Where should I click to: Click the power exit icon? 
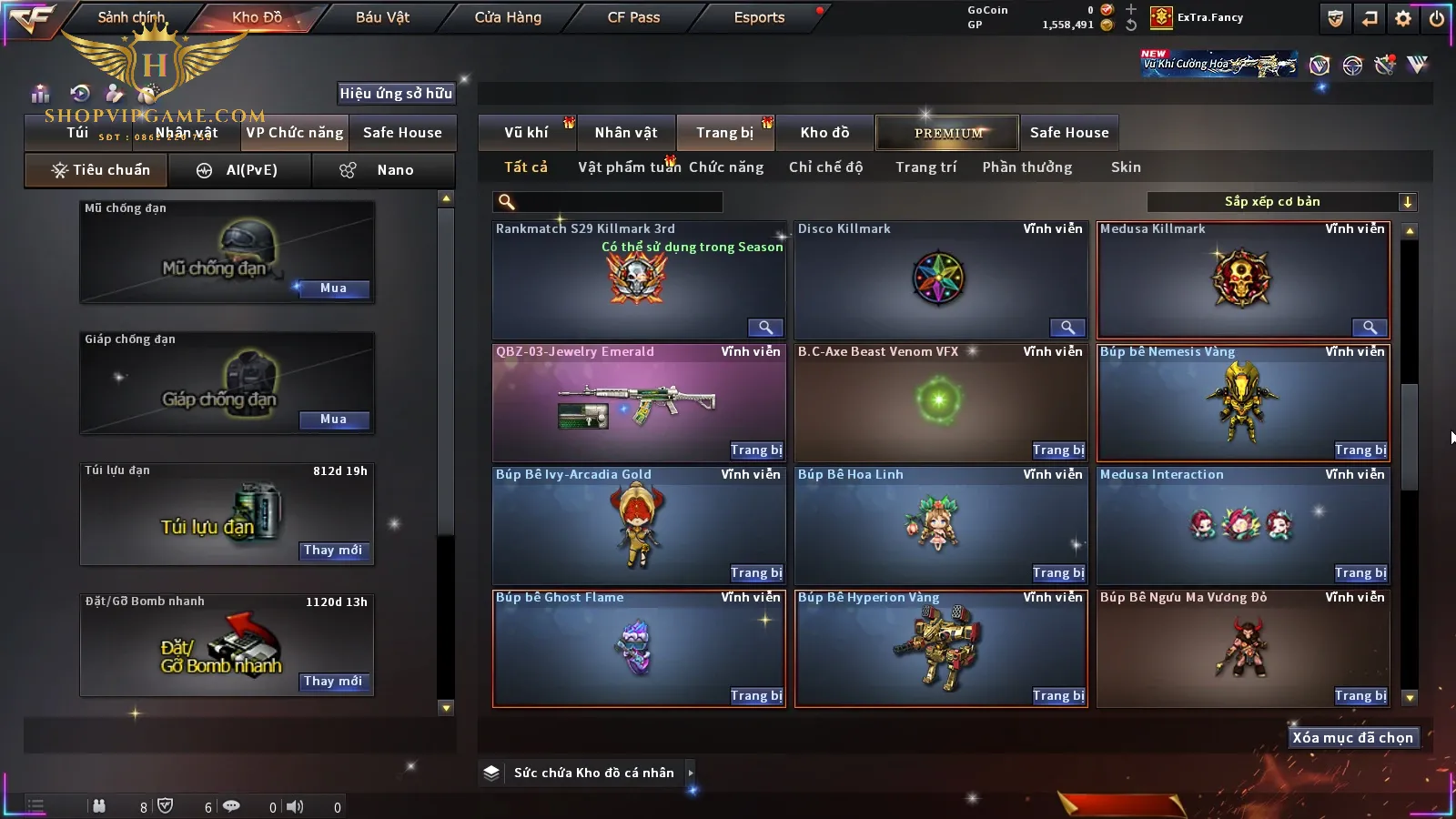click(1437, 18)
